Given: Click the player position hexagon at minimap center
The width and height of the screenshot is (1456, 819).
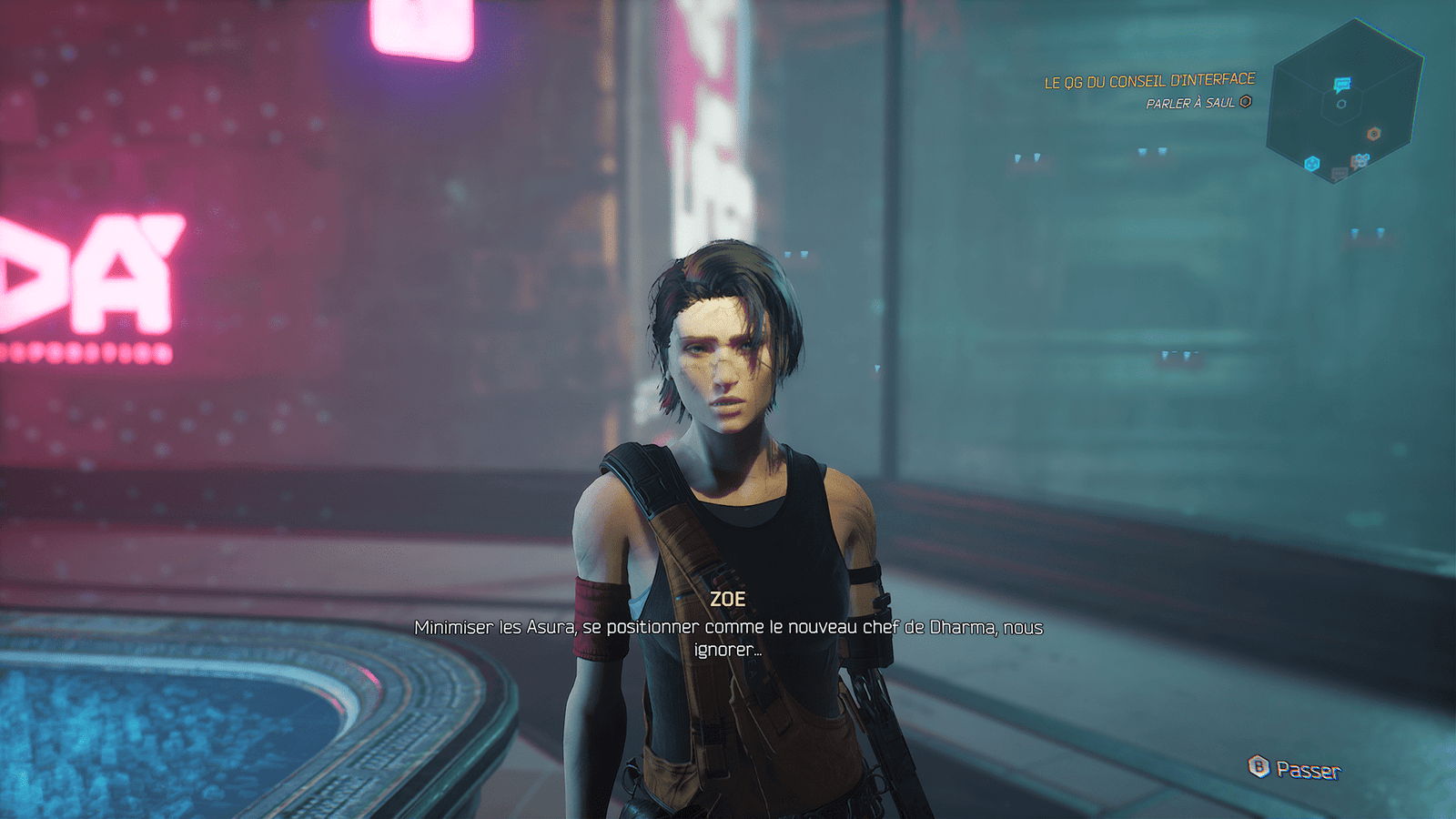Looking at the screenshot, I should [x=1341, y=104].
